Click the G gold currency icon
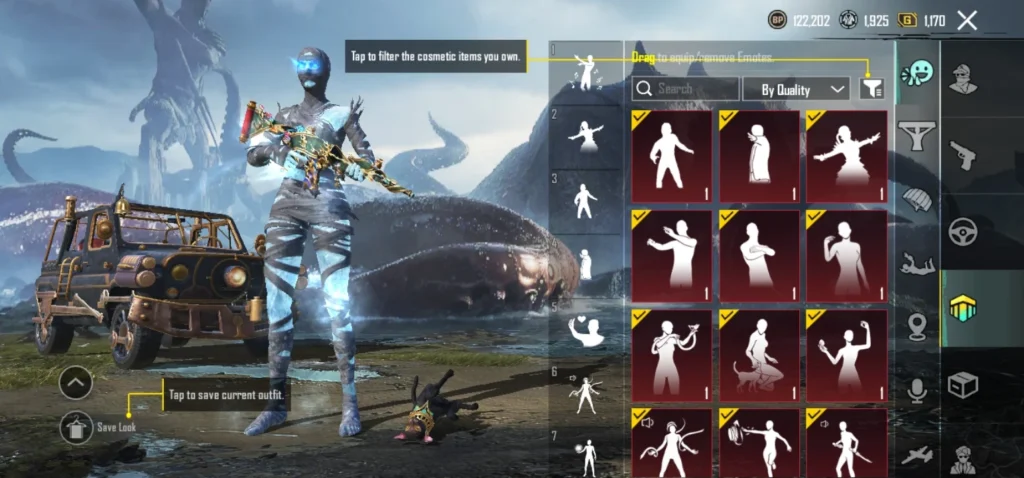 pyautogui.click(x=908, y=19)
